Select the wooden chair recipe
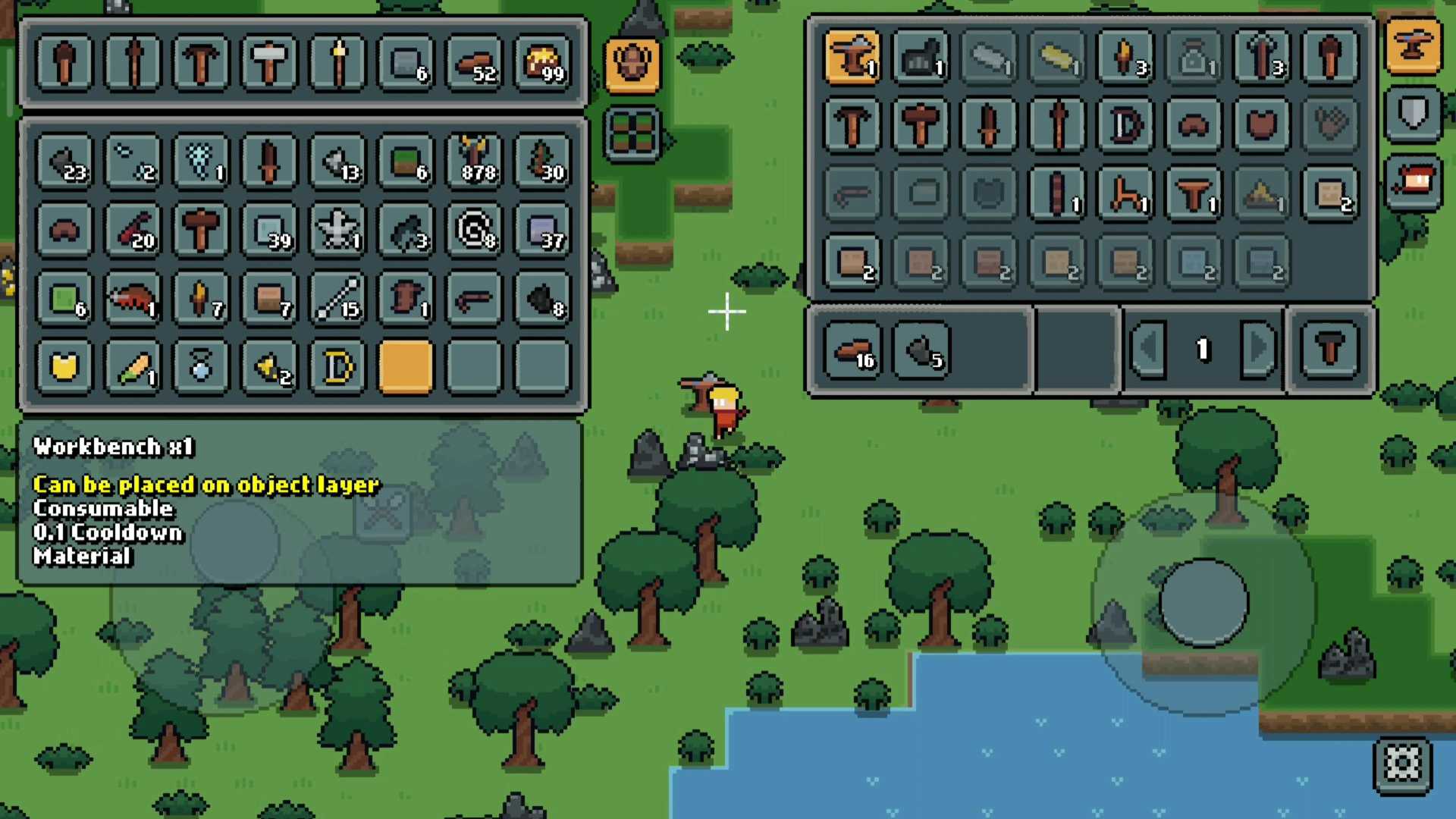The image size is (1456, 819). (x=1125, y=194)
